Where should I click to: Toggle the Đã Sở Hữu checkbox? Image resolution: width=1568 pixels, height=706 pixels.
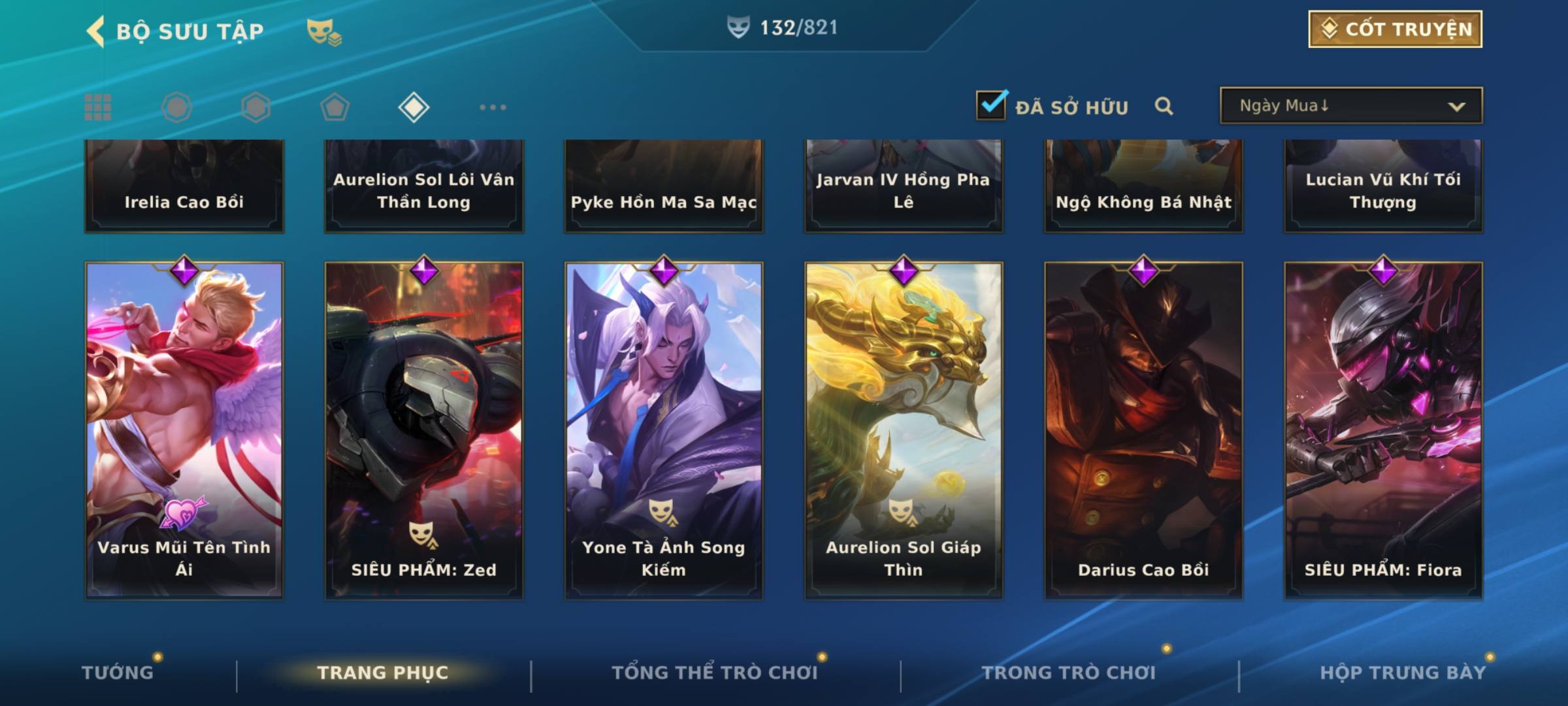pos(991,105)
